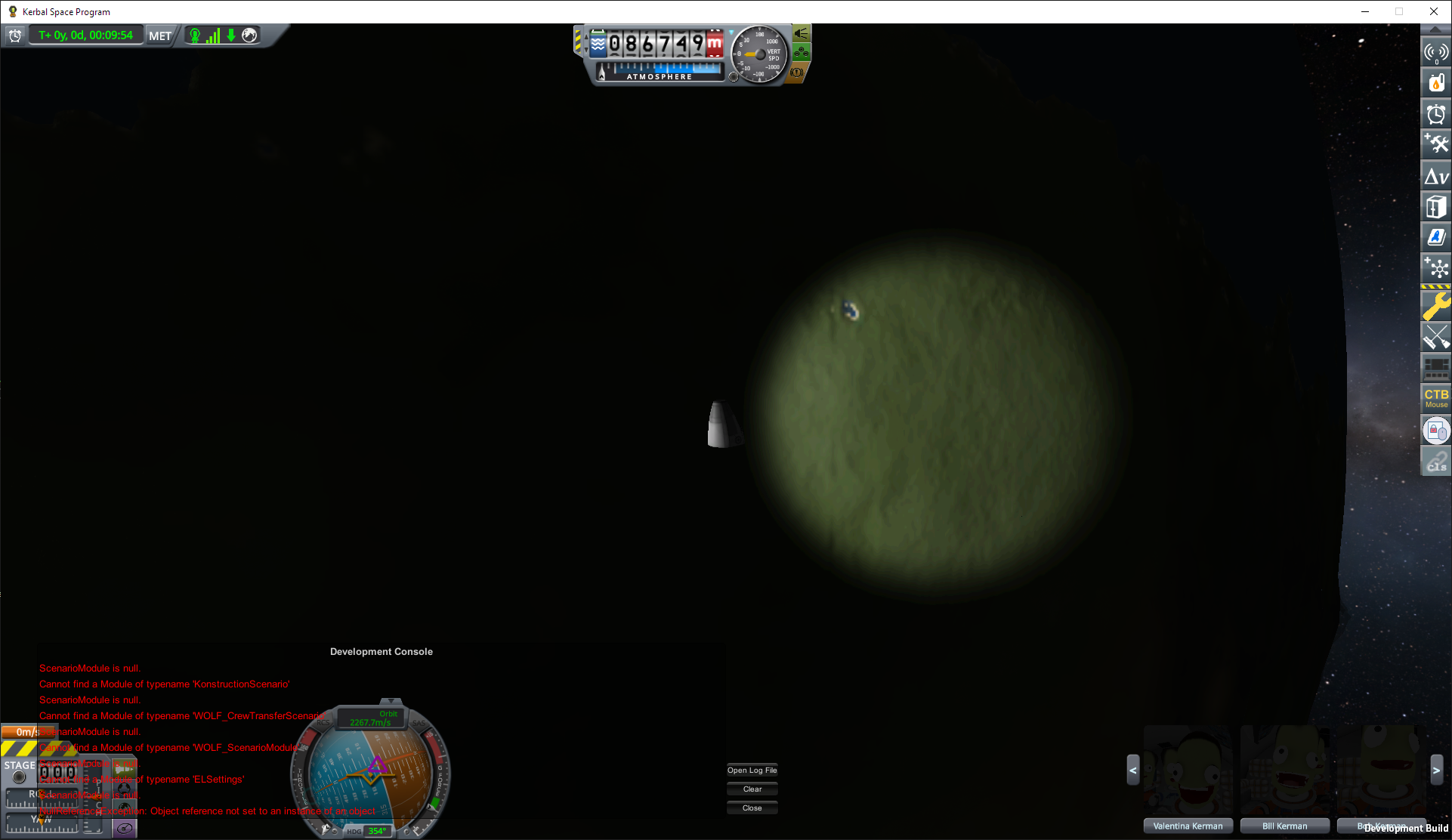The height and width of the screenshot is (840, 1452).
Task: Open the resources fuel panel
Action: click(x=1436, y=83)
